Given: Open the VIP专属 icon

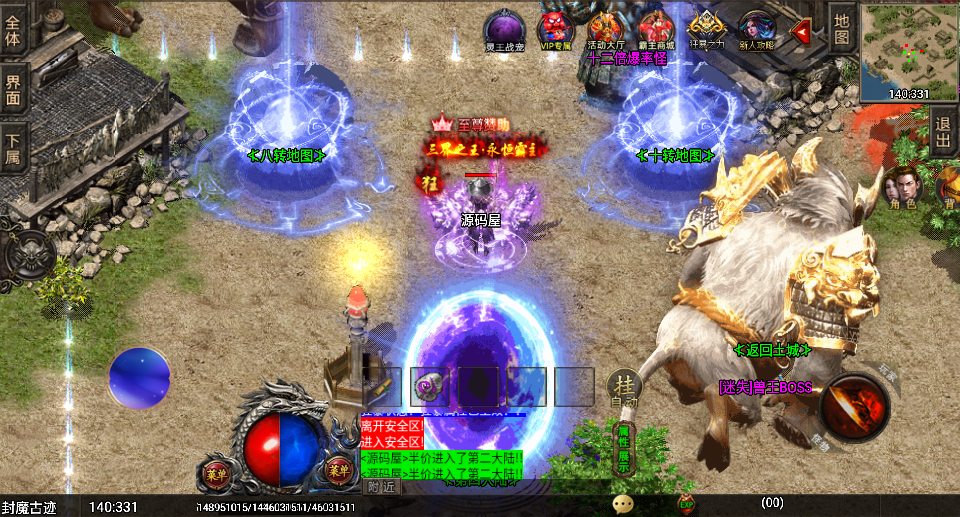Looking at the screenshot, I should [x=555, y=28].
